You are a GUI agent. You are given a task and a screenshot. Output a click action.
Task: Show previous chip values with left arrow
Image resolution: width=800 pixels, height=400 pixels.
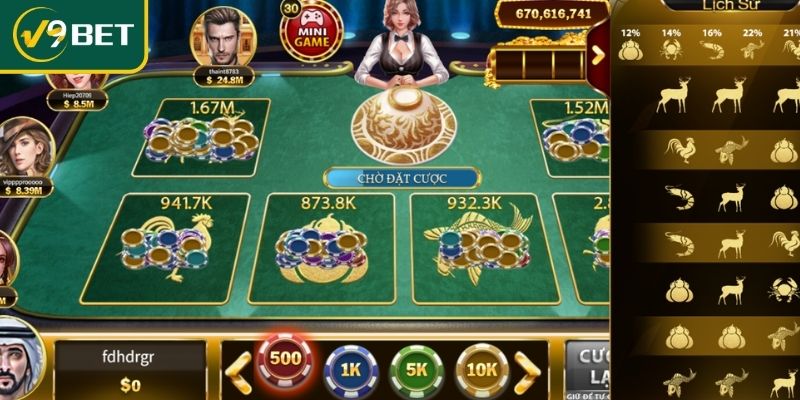(237, 370)
